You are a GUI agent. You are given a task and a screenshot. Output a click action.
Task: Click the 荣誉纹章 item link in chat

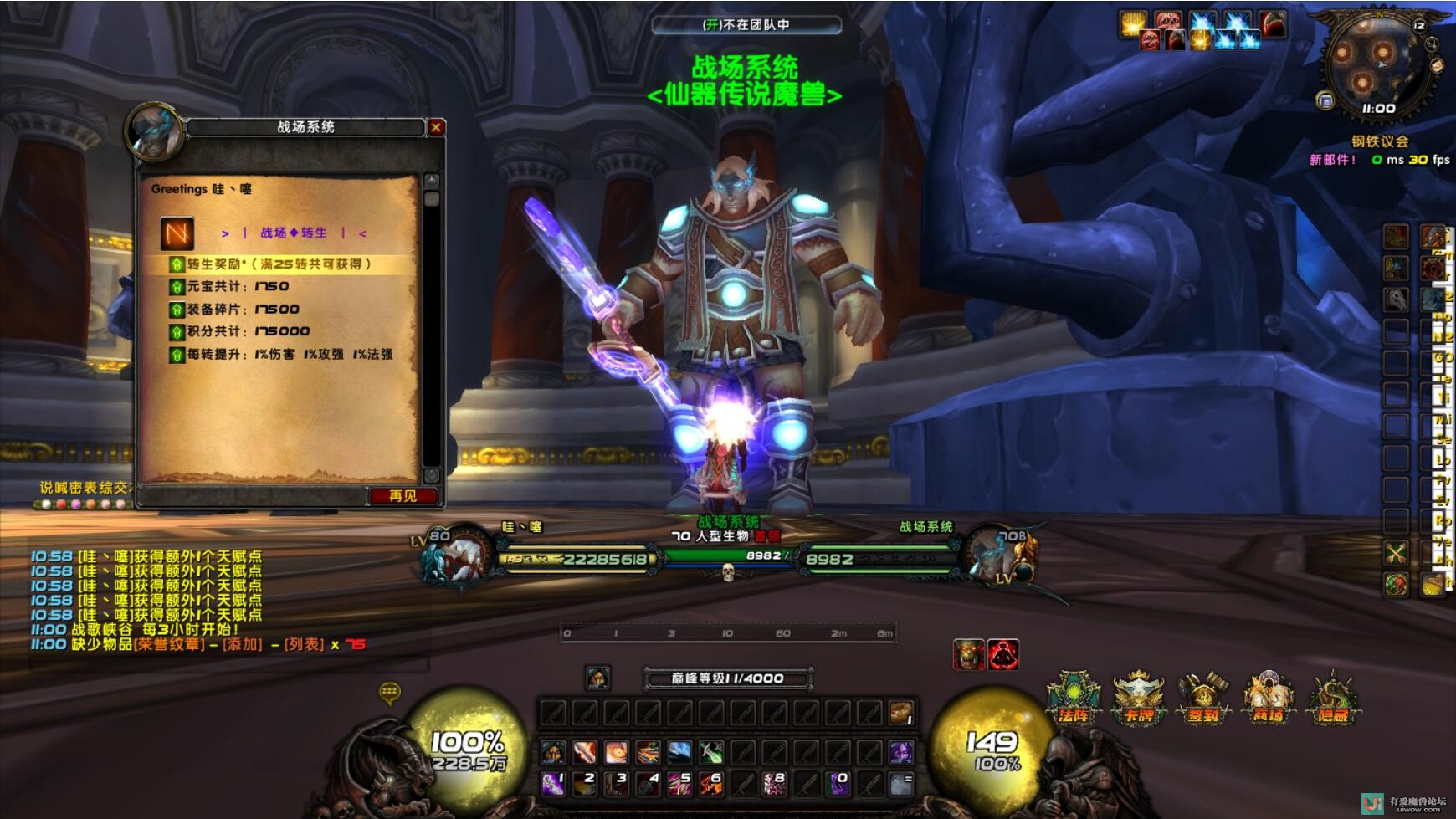point(170,644)
